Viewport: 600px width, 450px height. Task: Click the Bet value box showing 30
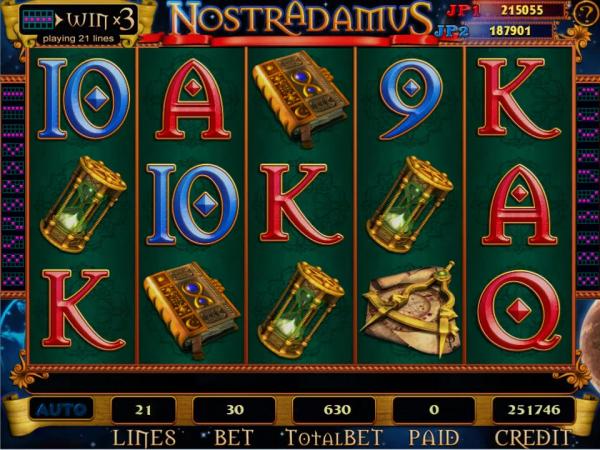point(233,409)
